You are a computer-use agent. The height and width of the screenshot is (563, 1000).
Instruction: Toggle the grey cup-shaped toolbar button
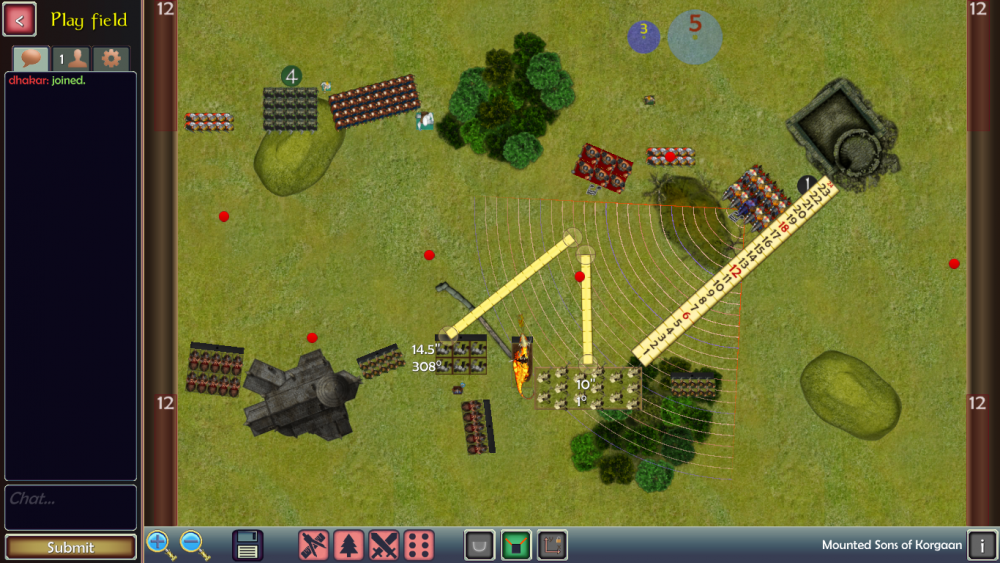click(480, 545)
